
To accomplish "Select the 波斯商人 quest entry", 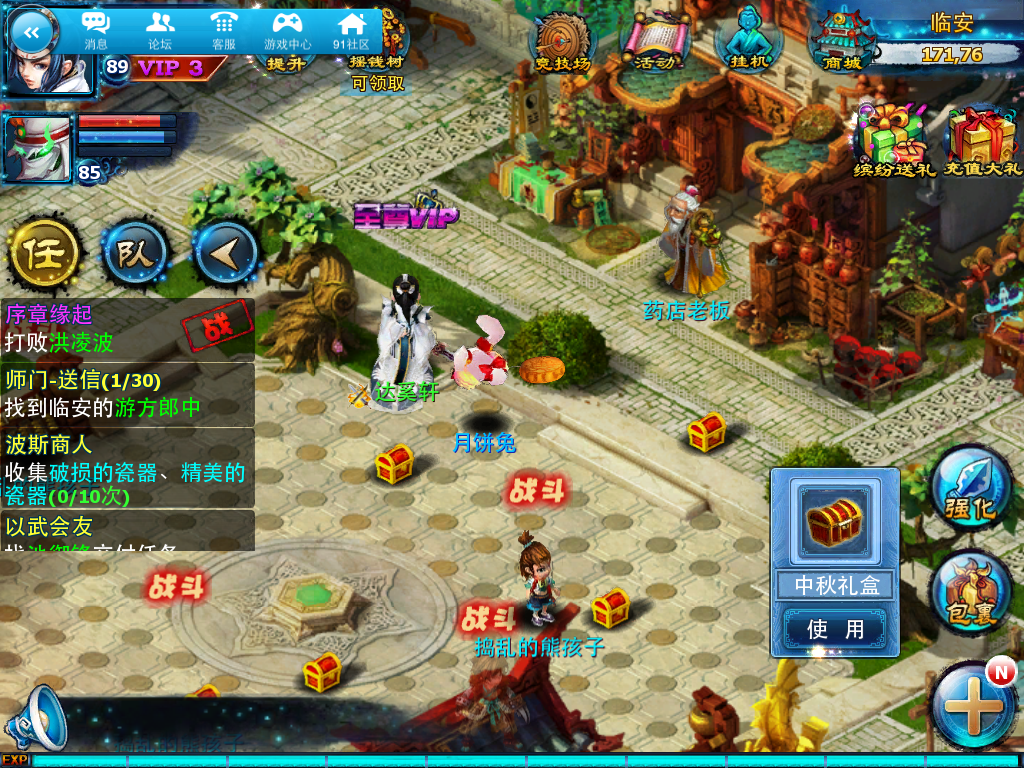I will pyautogui.click(x=127, y=468).
